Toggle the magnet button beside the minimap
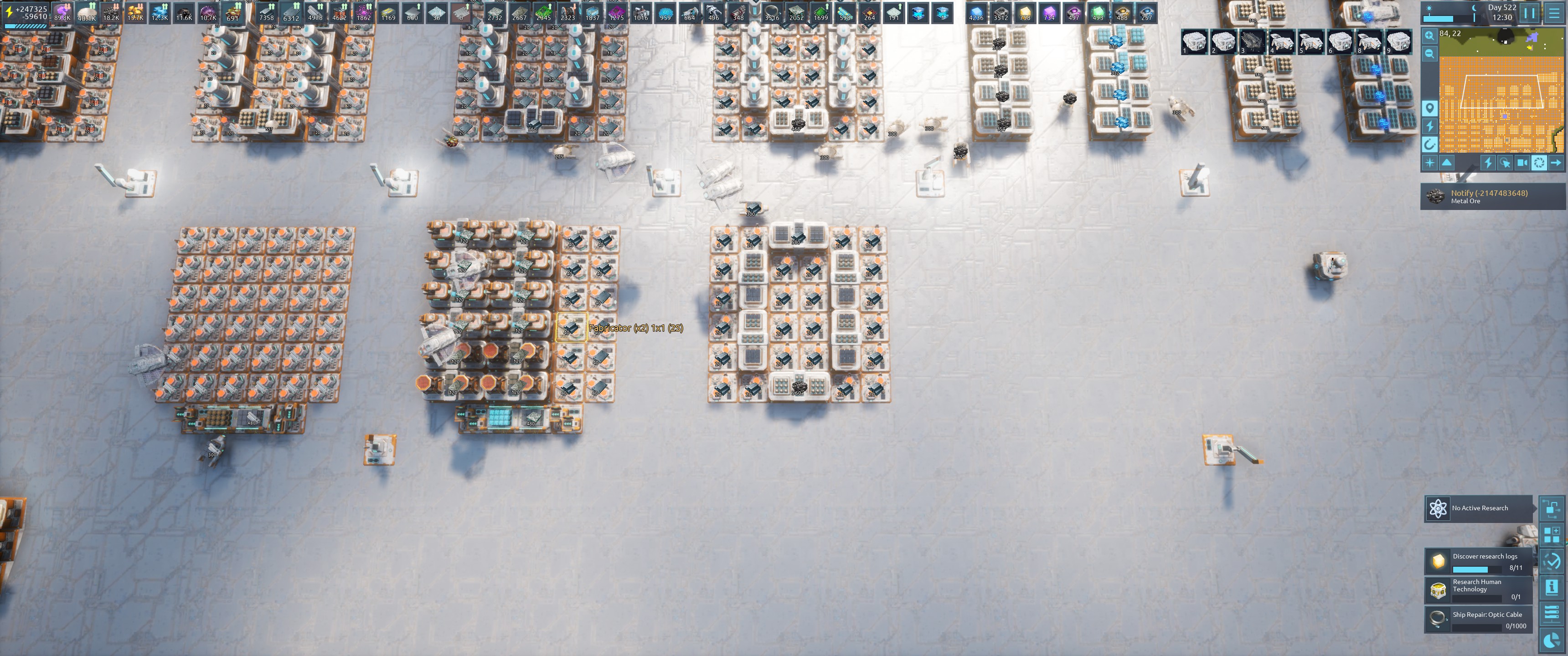This screenshot has height=656, width=1568. click(x=1429, y=144)
